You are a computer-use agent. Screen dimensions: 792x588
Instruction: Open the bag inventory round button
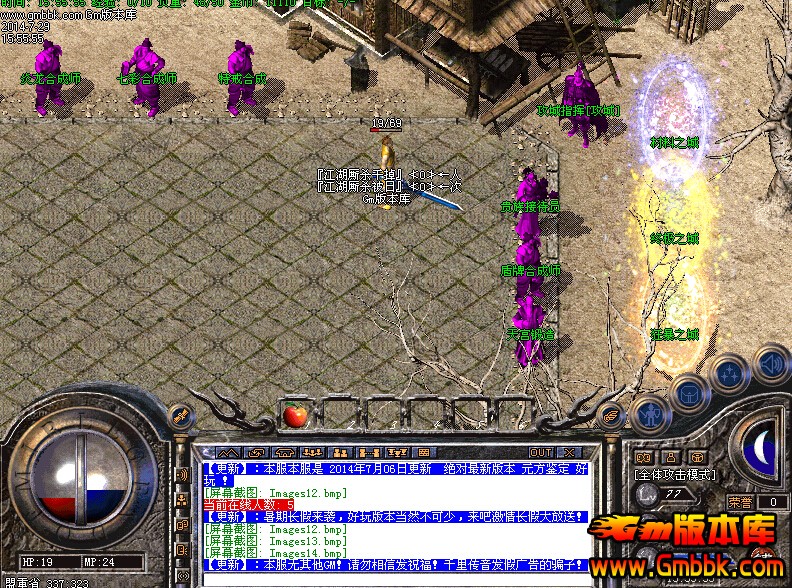point(690,393)
